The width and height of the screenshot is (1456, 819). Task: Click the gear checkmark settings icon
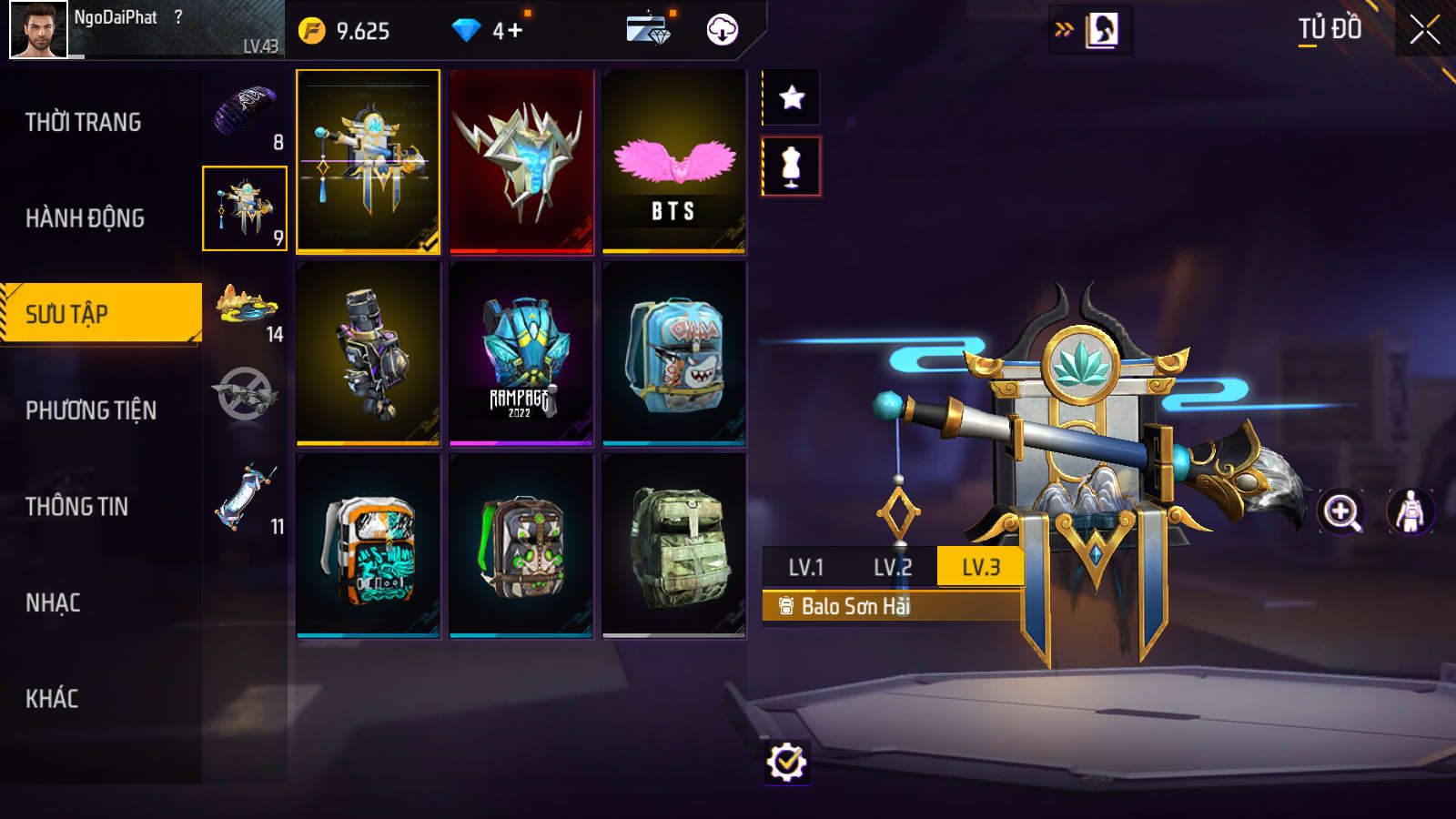point(787,763)
